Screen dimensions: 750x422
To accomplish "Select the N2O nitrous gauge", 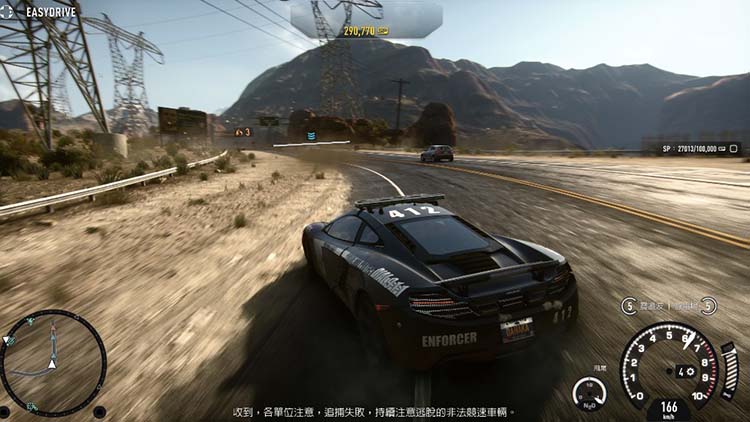I will (589, 392).
